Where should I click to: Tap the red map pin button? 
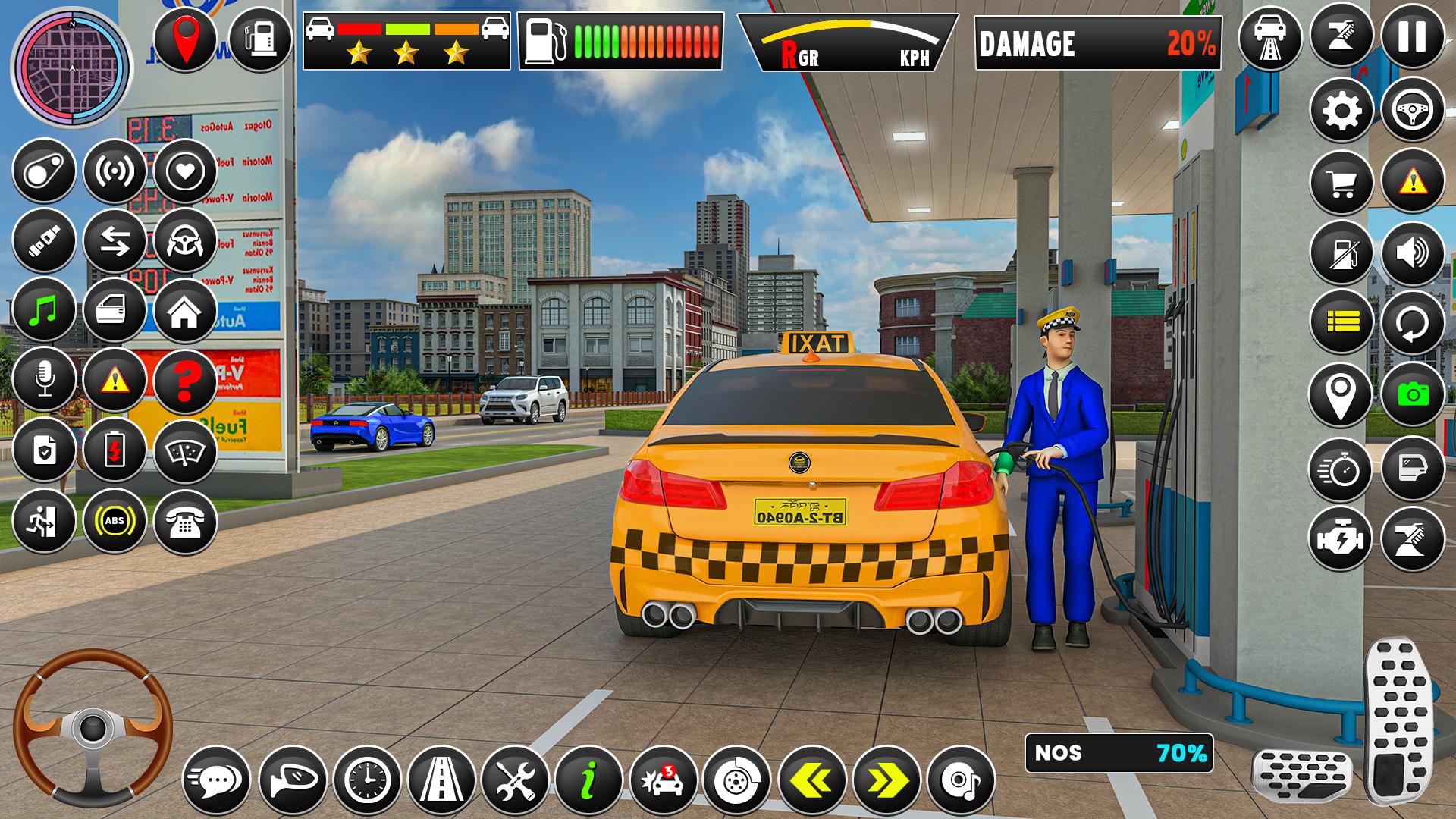tap(186, 39)
